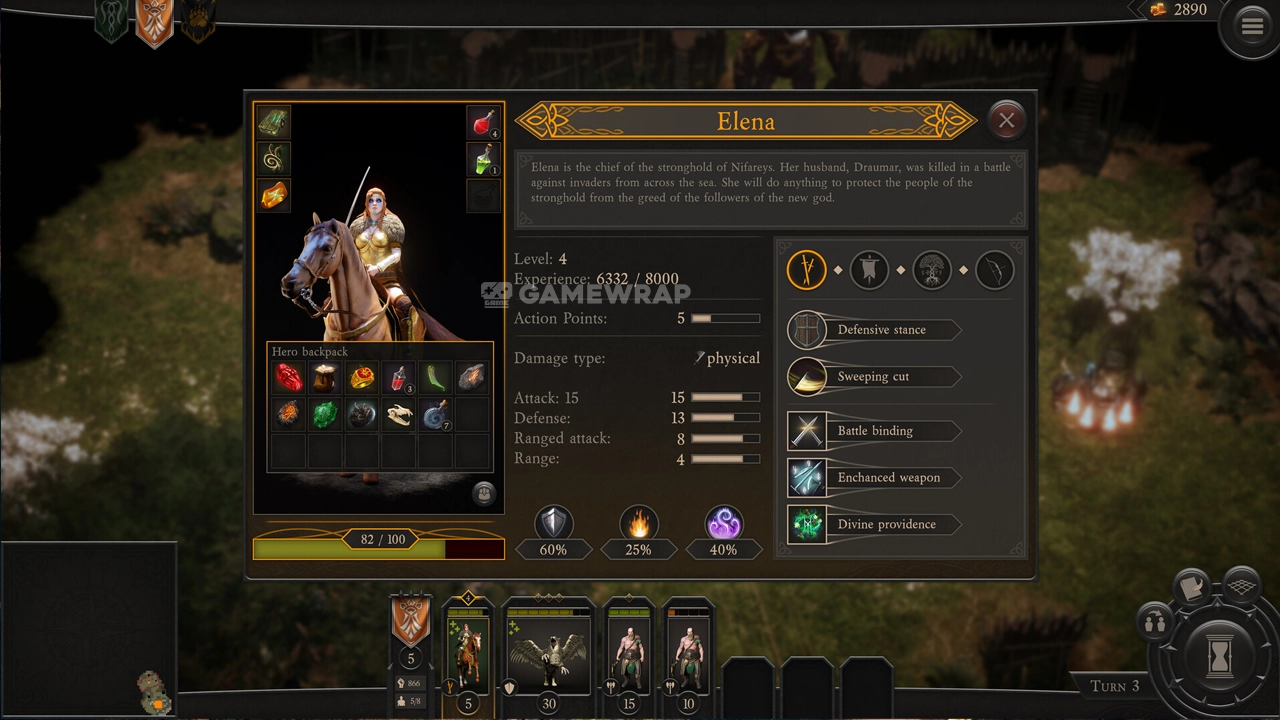Image resolution: width=1280 pixels, height=720 pixels.
Task: Open the main menu hamburger button
Action: pyautogui.click(x=1251, y=27)
